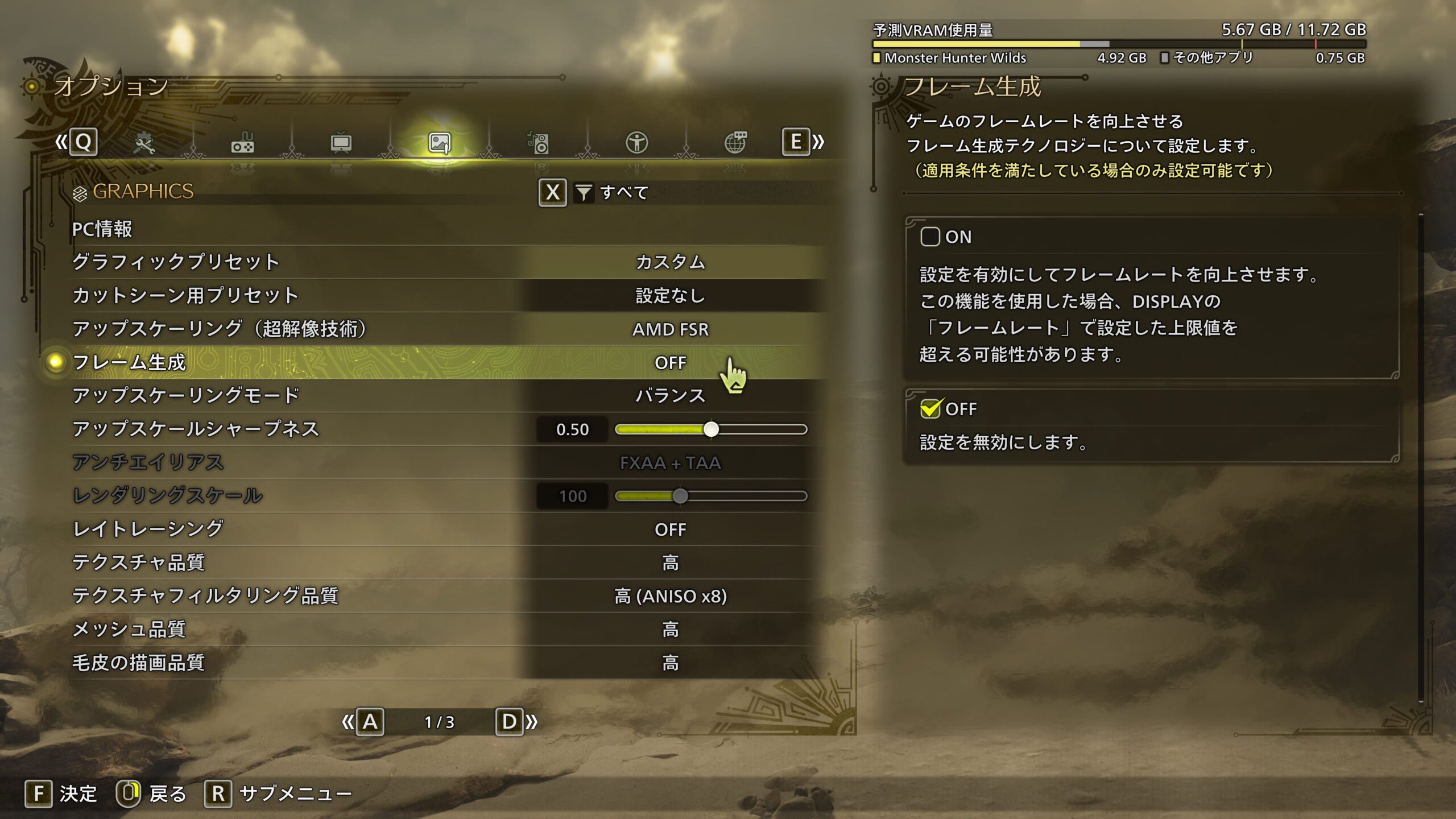
Task: Choose the OFF checkbox for frame generation
Action: pyautogui.click(x=930, y=409)
